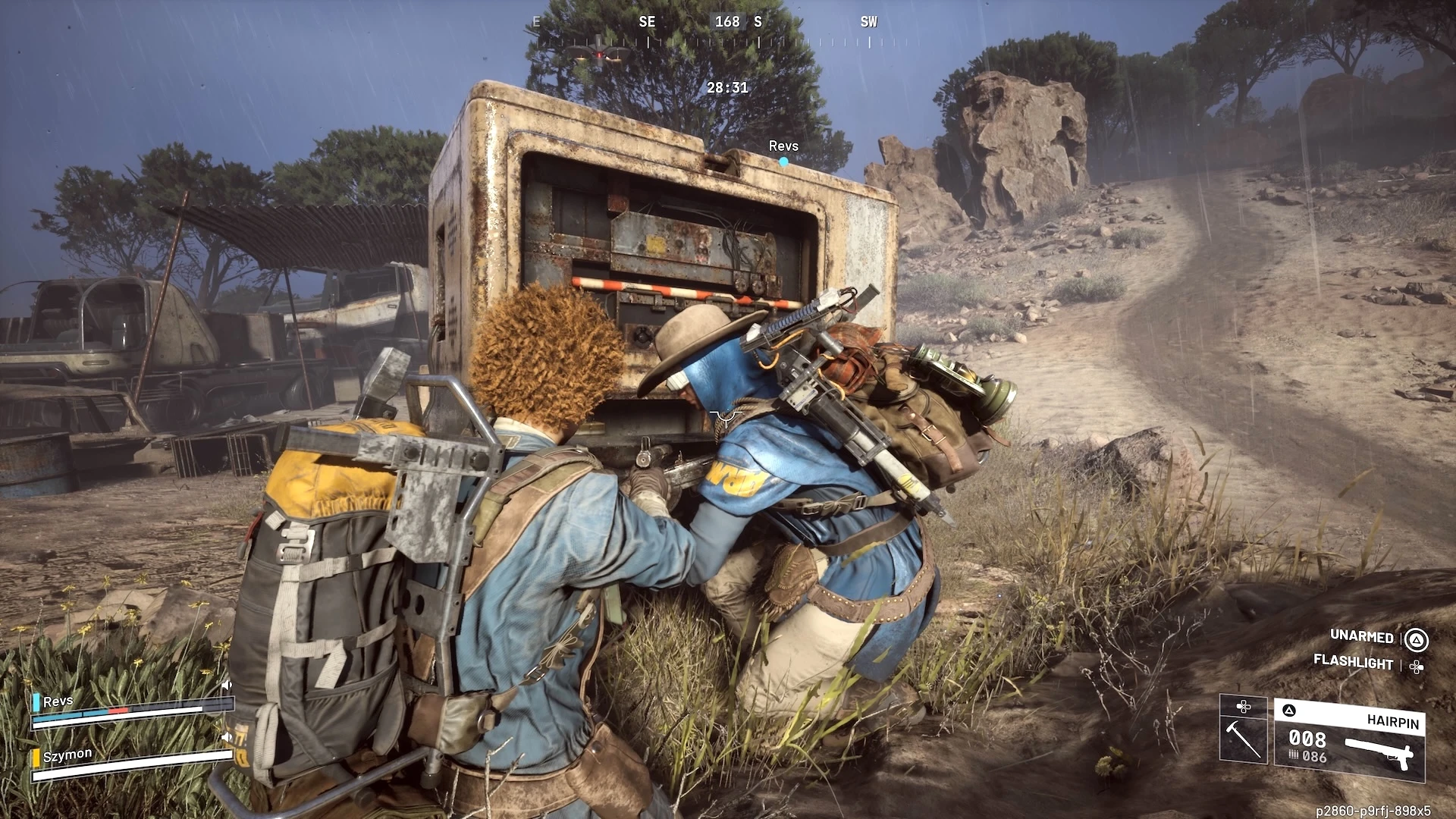This screenshot has height=819, width=1456.
Task: Click the speaker icon above Revs' bar
Action: pyautogui.click(x=226, y=686)
